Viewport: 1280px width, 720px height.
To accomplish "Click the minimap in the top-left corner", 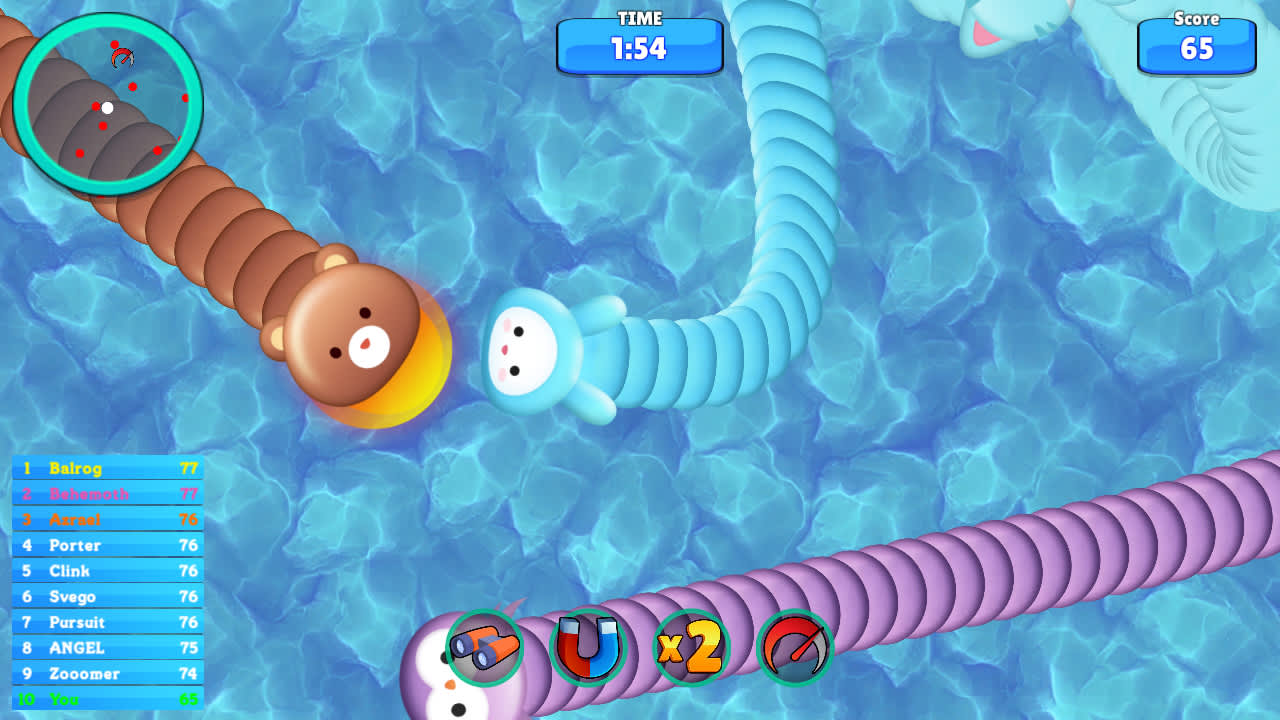I will [x=110, y=103].
